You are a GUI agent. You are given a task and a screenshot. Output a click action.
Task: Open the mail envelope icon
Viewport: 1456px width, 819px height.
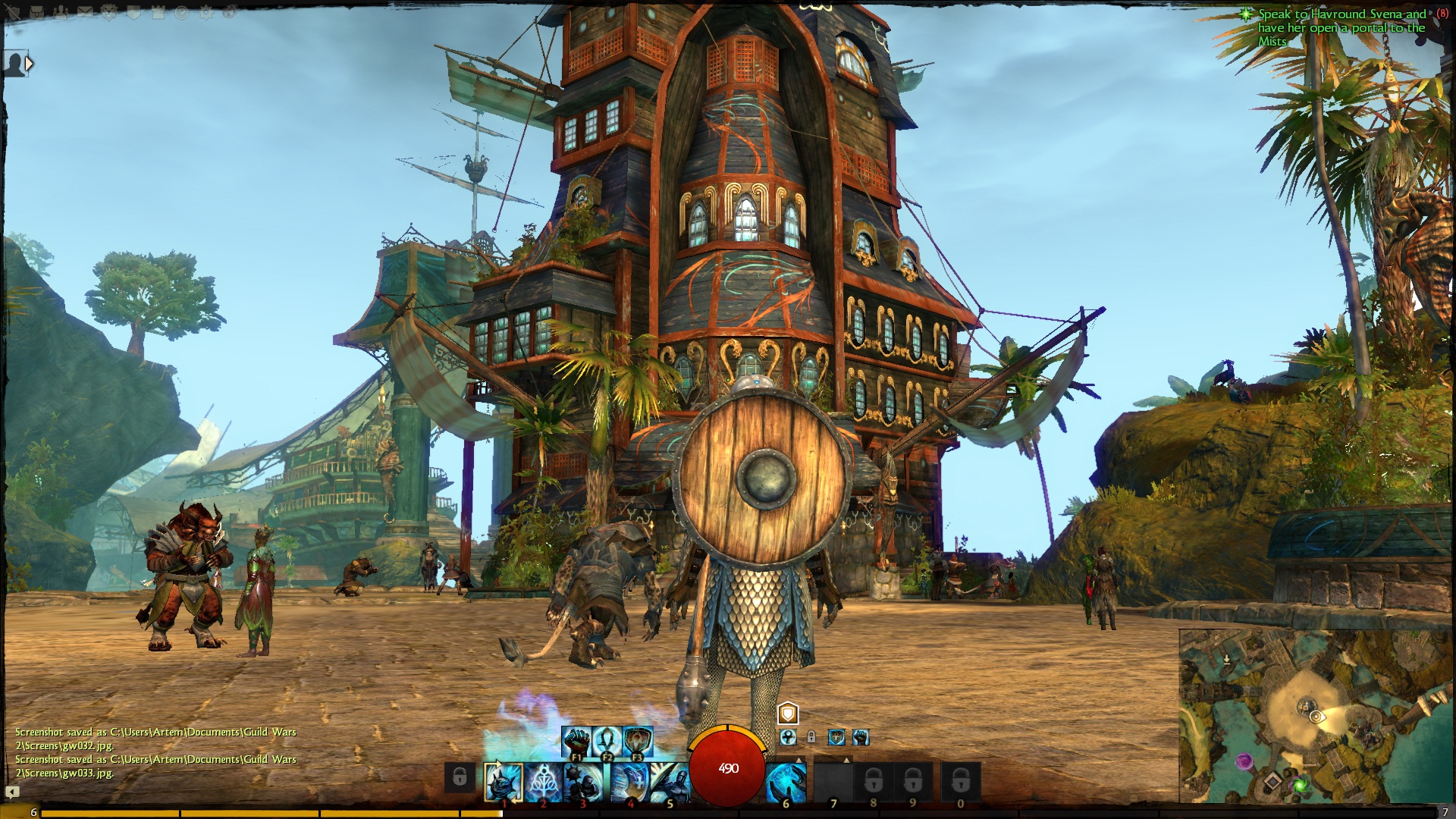[85, 13]
